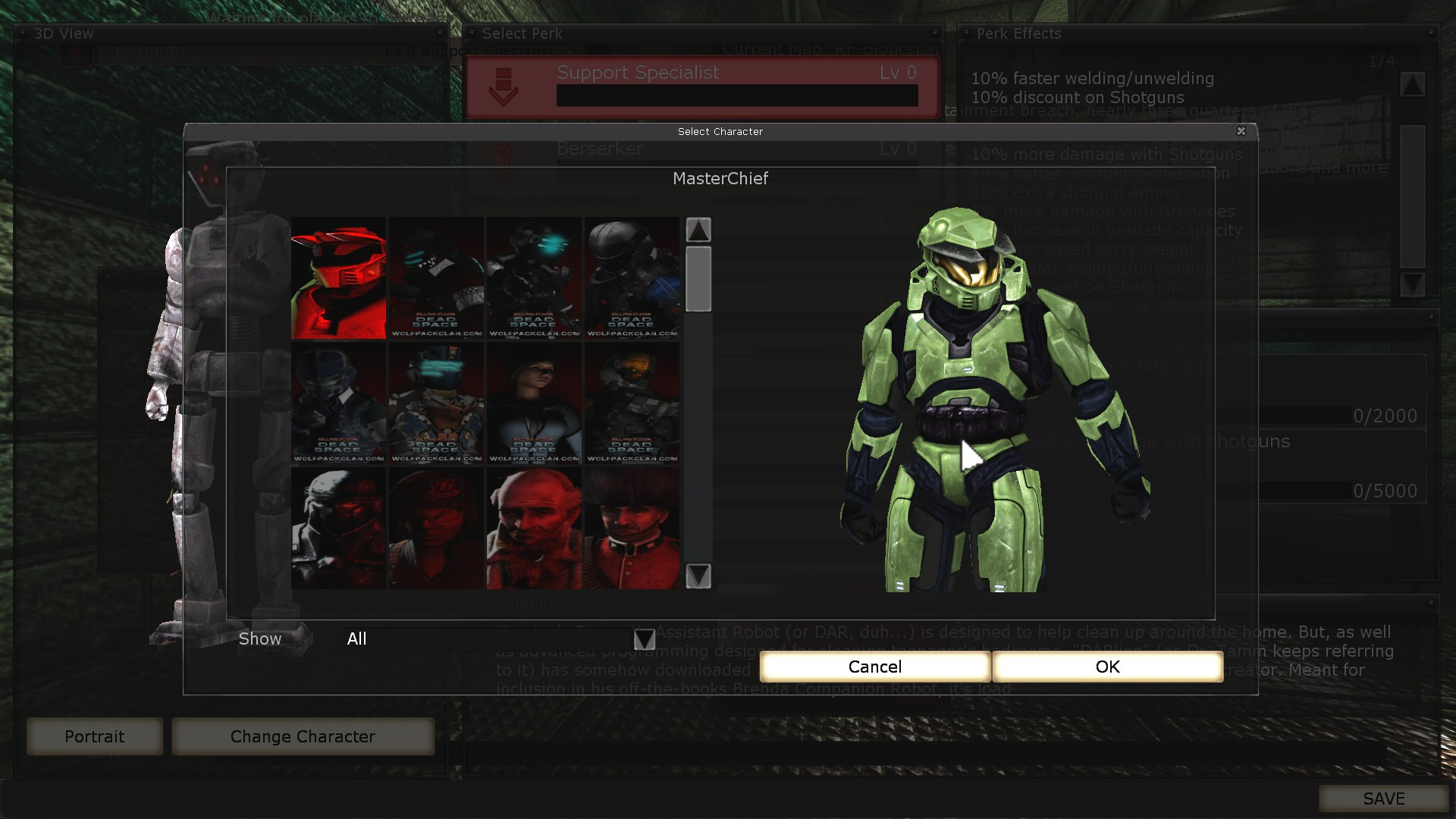This screenshot has height=819, width=1456.
Task: Click the Change Character button
Action: point(303,736)
